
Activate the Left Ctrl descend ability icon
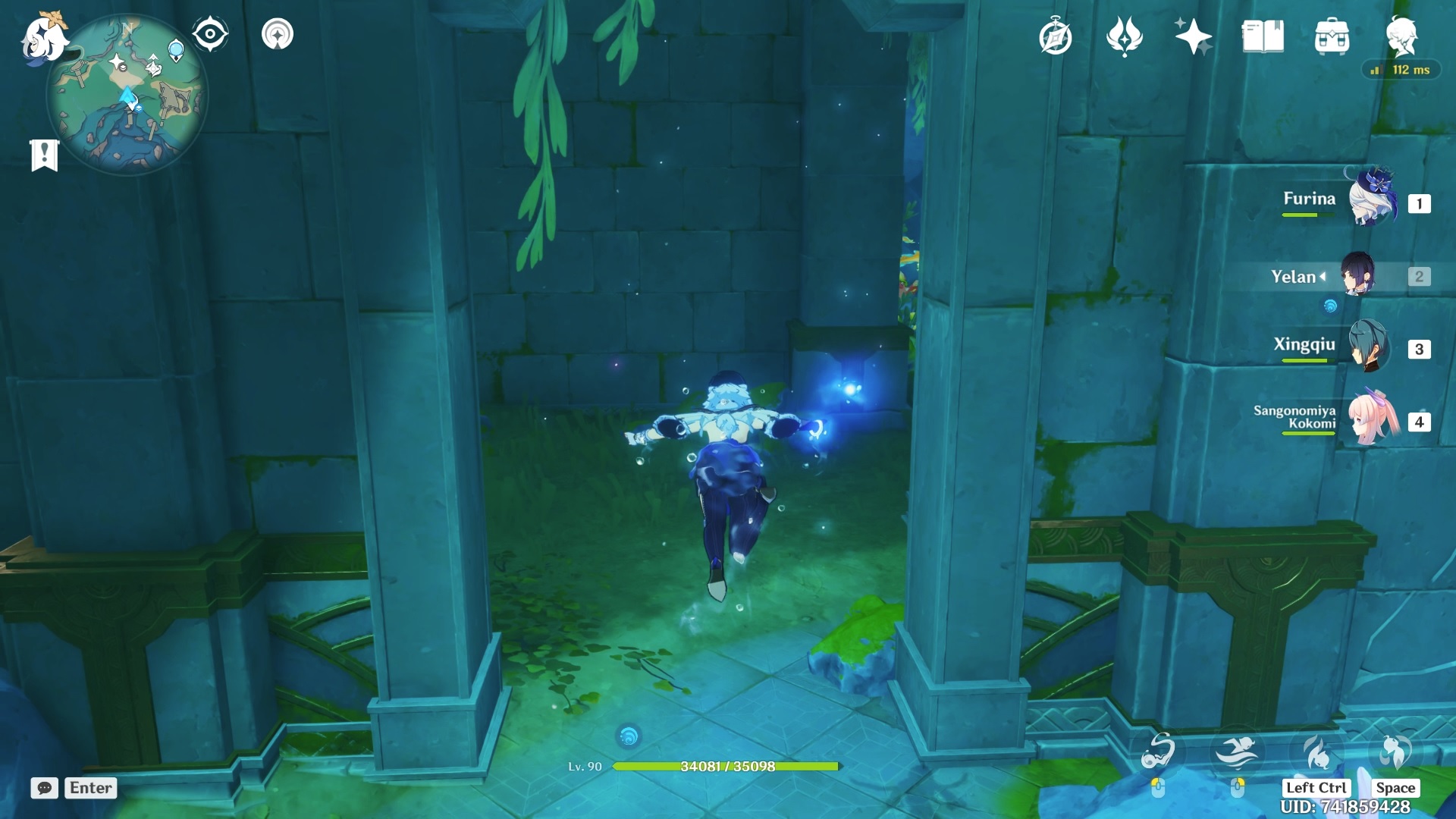tap(1316, 754)
